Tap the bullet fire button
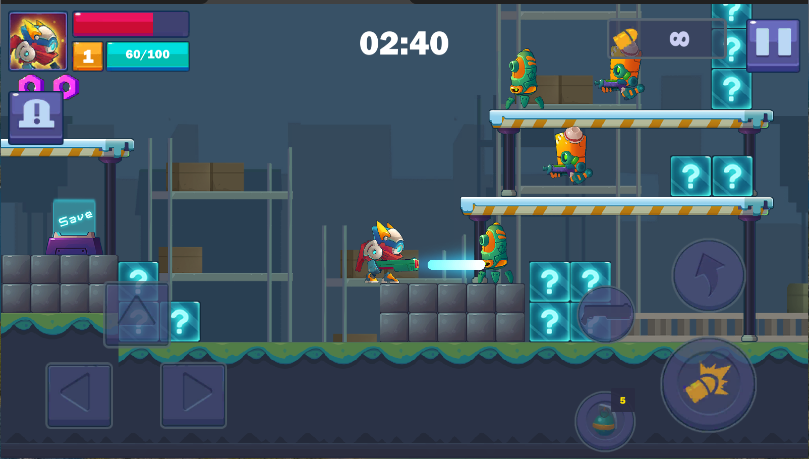Screen dimensions: 809x459 click(708, 384)
